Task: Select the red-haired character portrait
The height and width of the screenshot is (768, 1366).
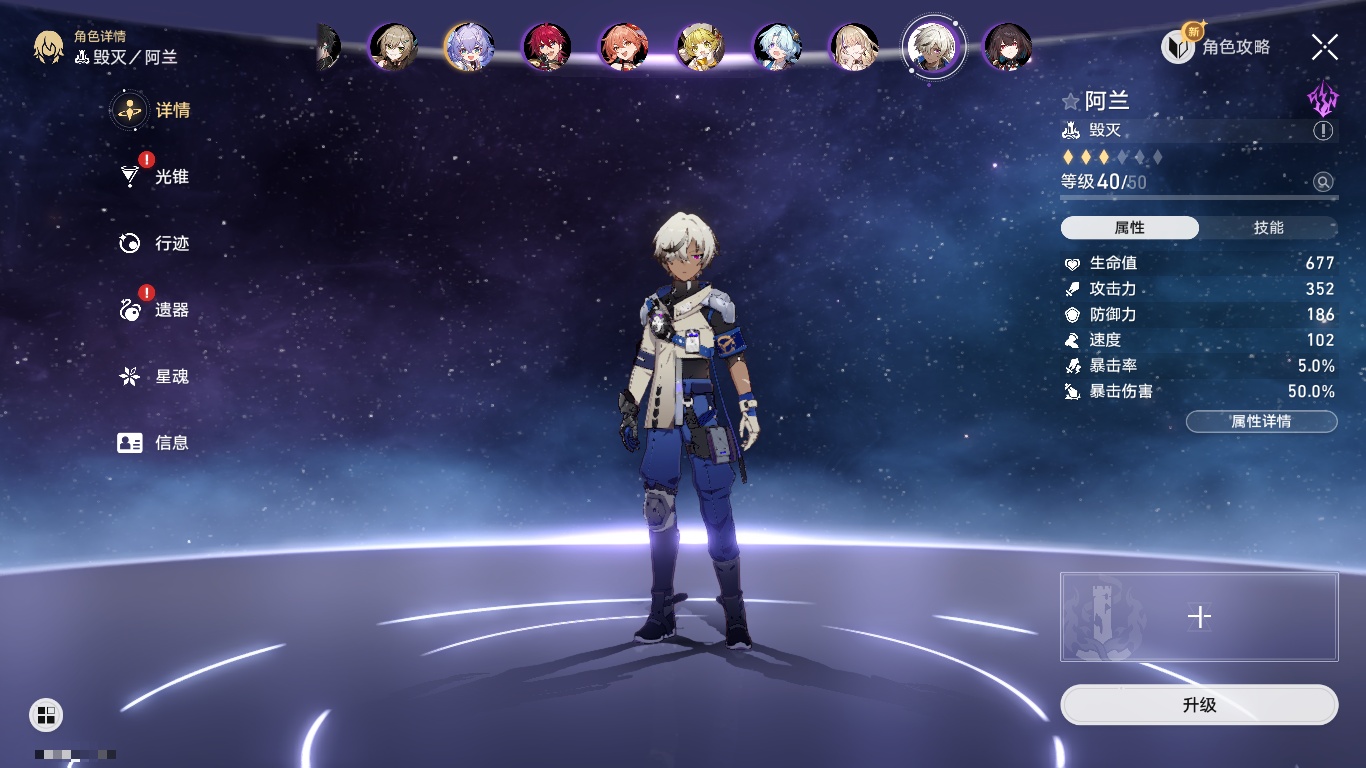Action: (547, 47)
